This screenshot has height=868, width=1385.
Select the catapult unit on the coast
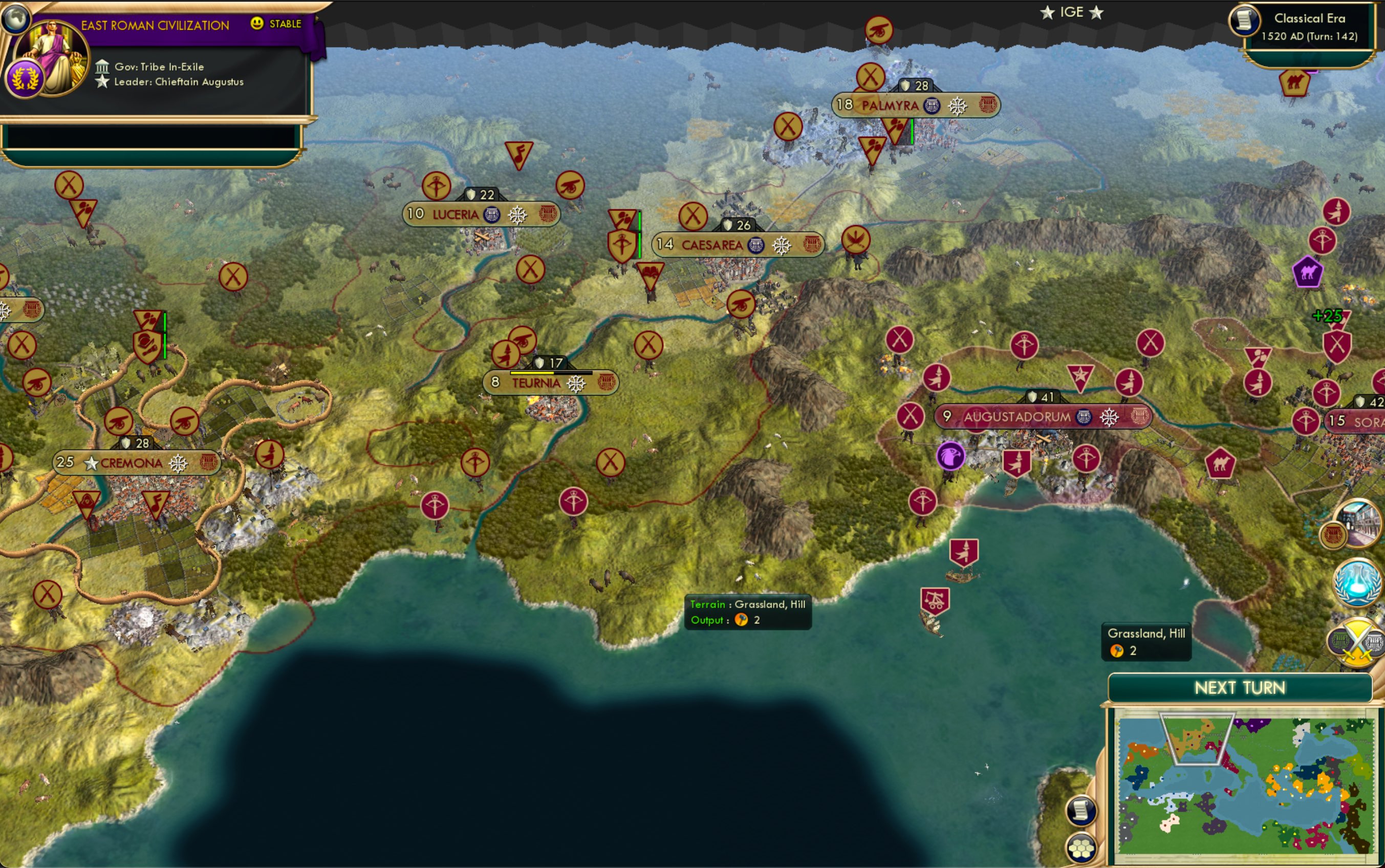[x=936, y=598]
